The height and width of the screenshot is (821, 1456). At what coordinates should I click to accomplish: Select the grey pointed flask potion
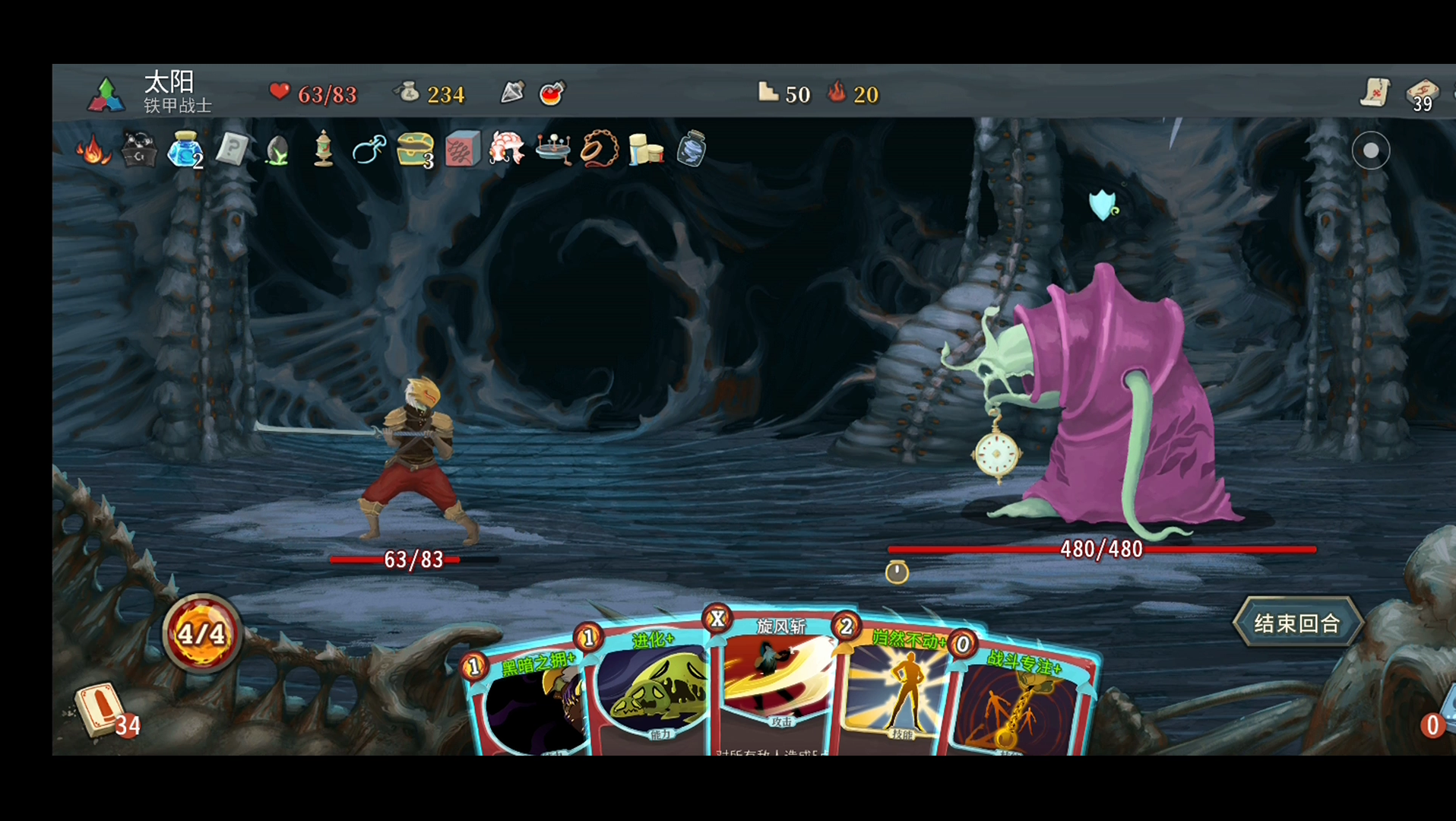513,93
